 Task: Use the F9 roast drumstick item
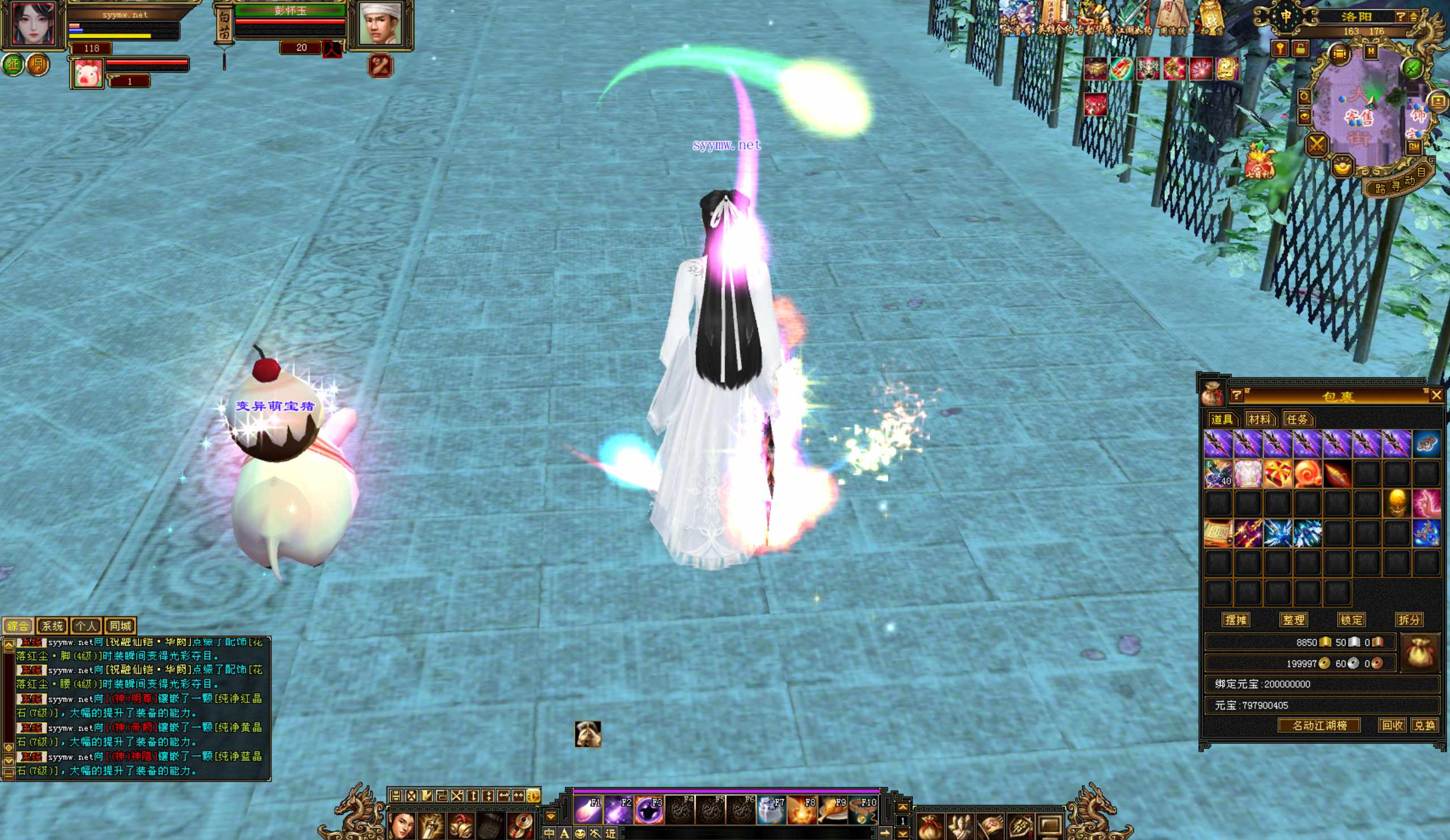pos(833,810)
